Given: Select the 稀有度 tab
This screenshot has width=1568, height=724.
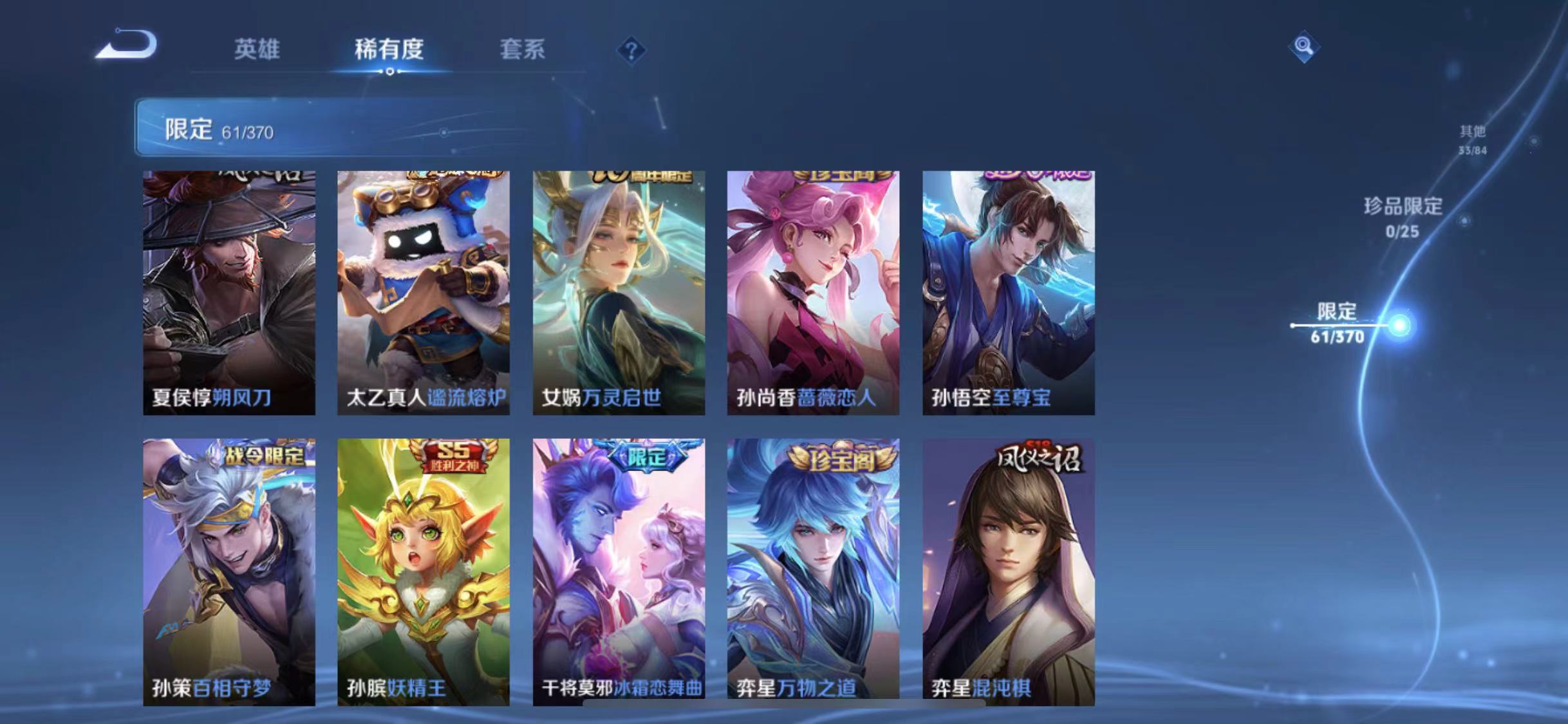Looking at the screenshot, I should click(389, 50).
